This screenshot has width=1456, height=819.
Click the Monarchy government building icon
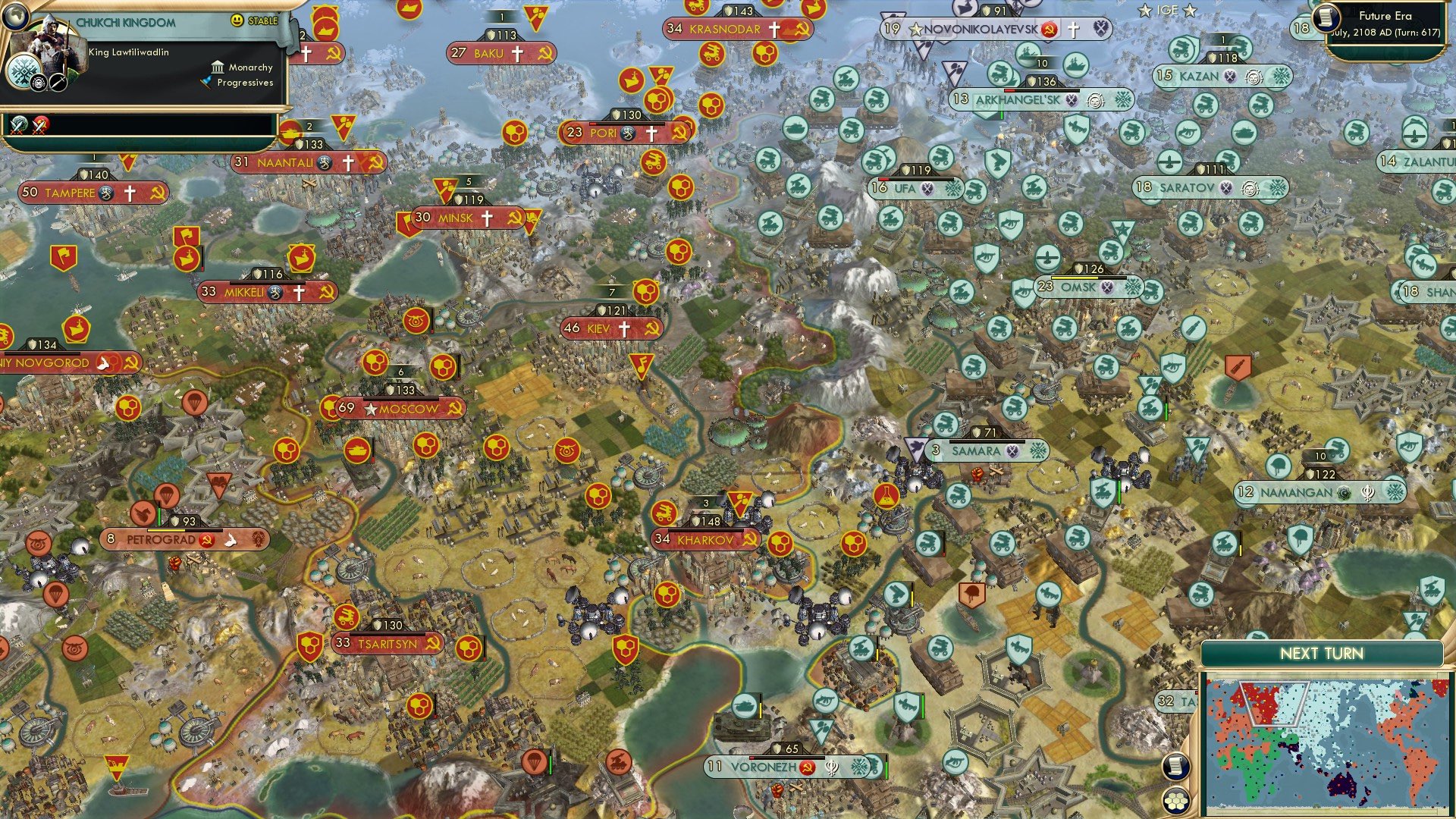tap(218, 67)
